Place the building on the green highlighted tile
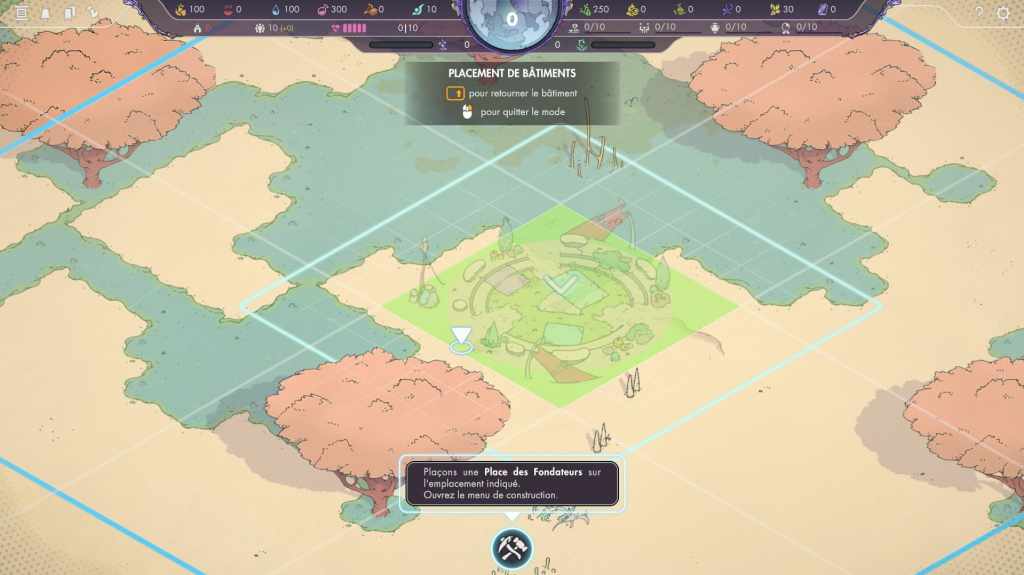 click(560, 305)
